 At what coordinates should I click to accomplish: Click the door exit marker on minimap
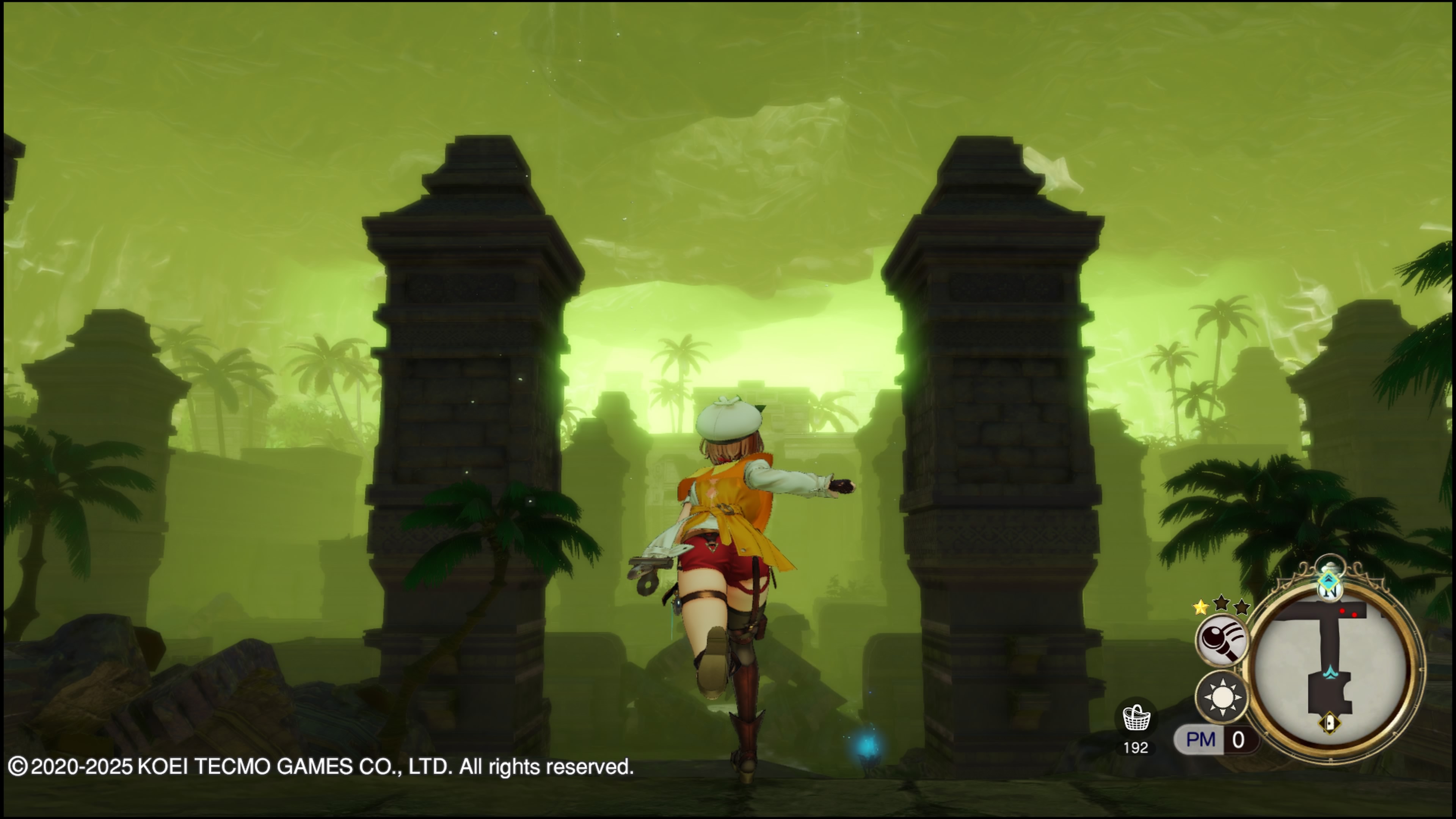tap(1329, 723)
